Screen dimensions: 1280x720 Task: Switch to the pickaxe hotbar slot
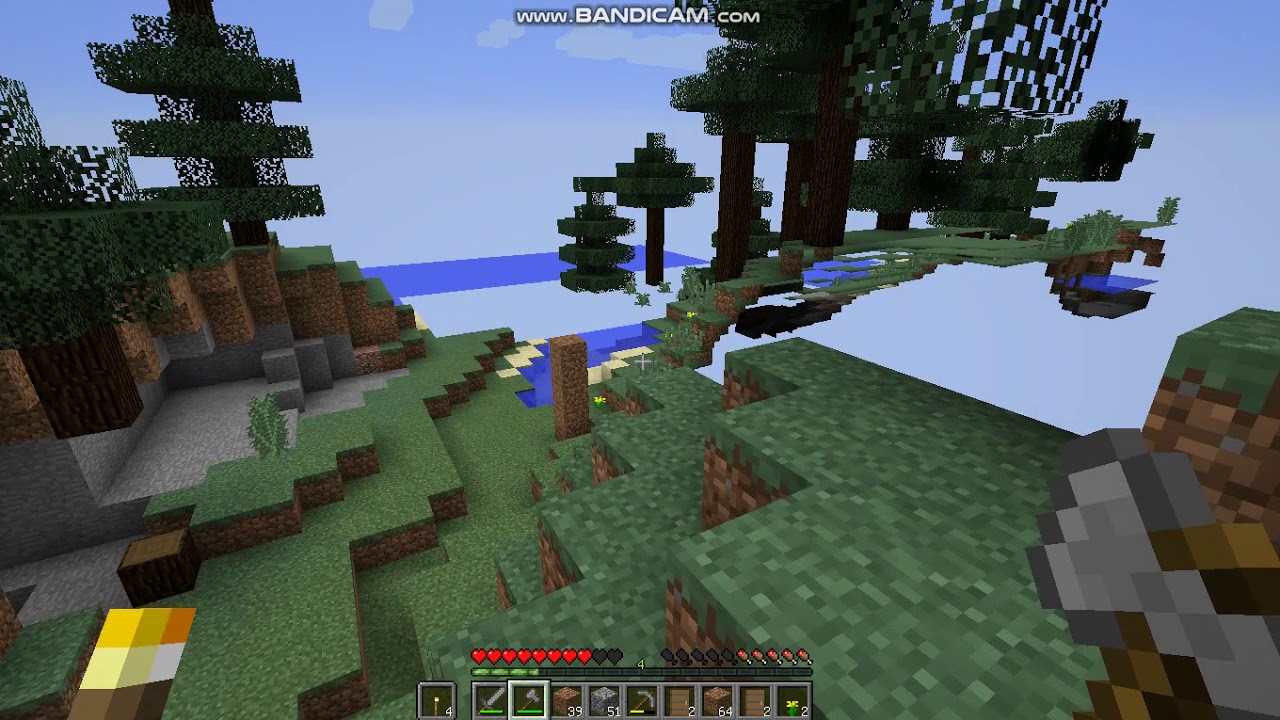pos(642,700)
